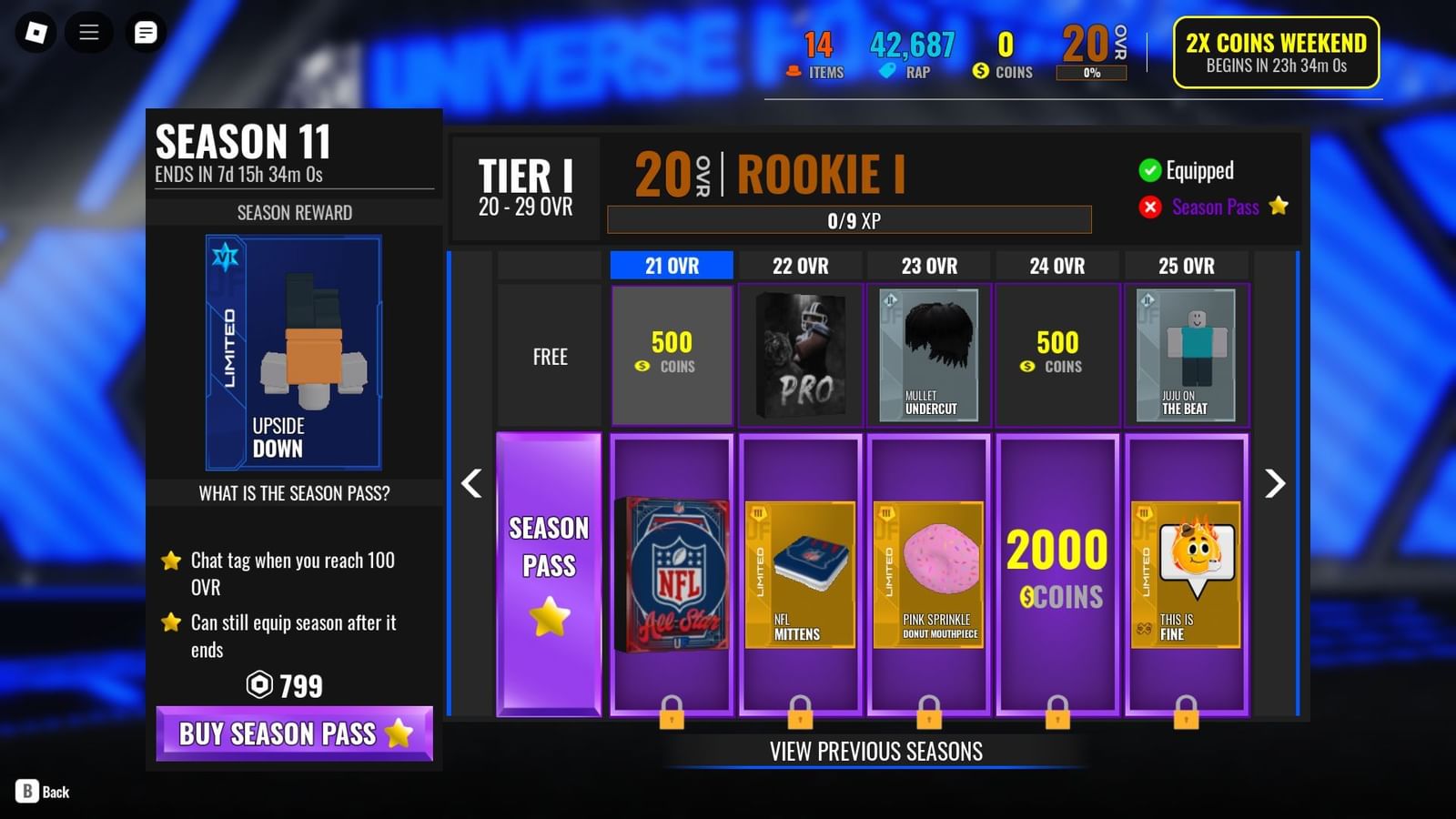The height and width of the screenshot is (819, 1456).
Task: Click the COINS currency icon
Action: click(981, 69)
